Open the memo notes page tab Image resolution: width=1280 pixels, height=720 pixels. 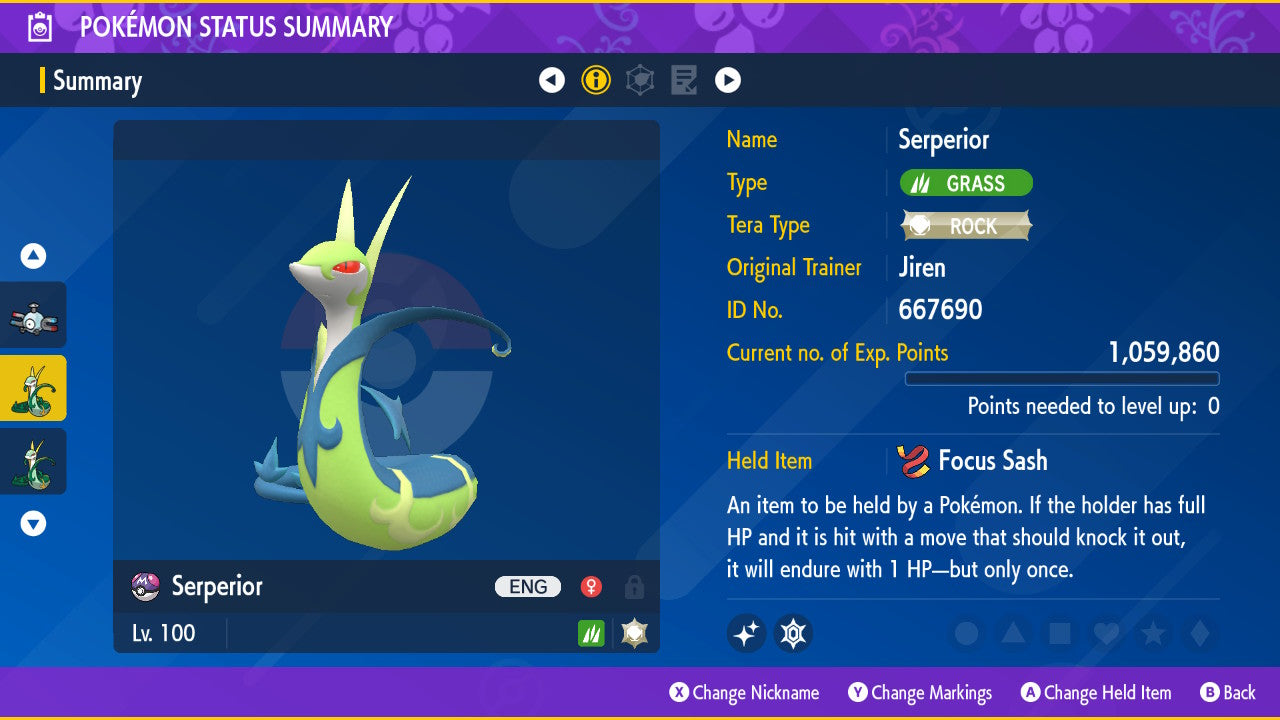tap(684, 80)
